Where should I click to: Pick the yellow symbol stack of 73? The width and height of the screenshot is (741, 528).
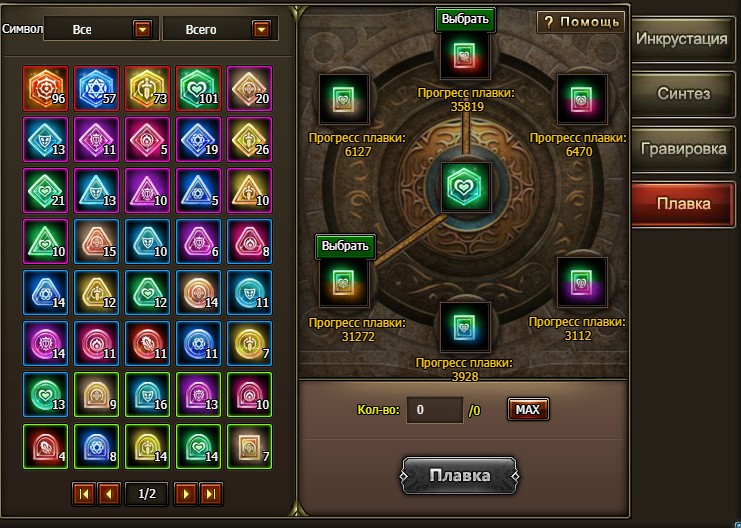pos(147,89)
